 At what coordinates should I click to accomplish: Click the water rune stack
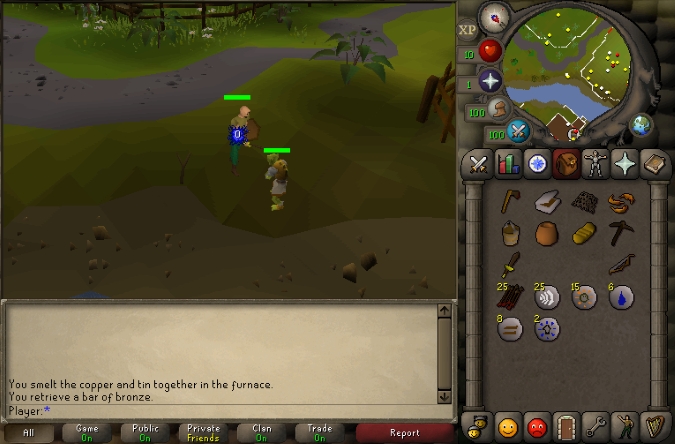(620, 296)
